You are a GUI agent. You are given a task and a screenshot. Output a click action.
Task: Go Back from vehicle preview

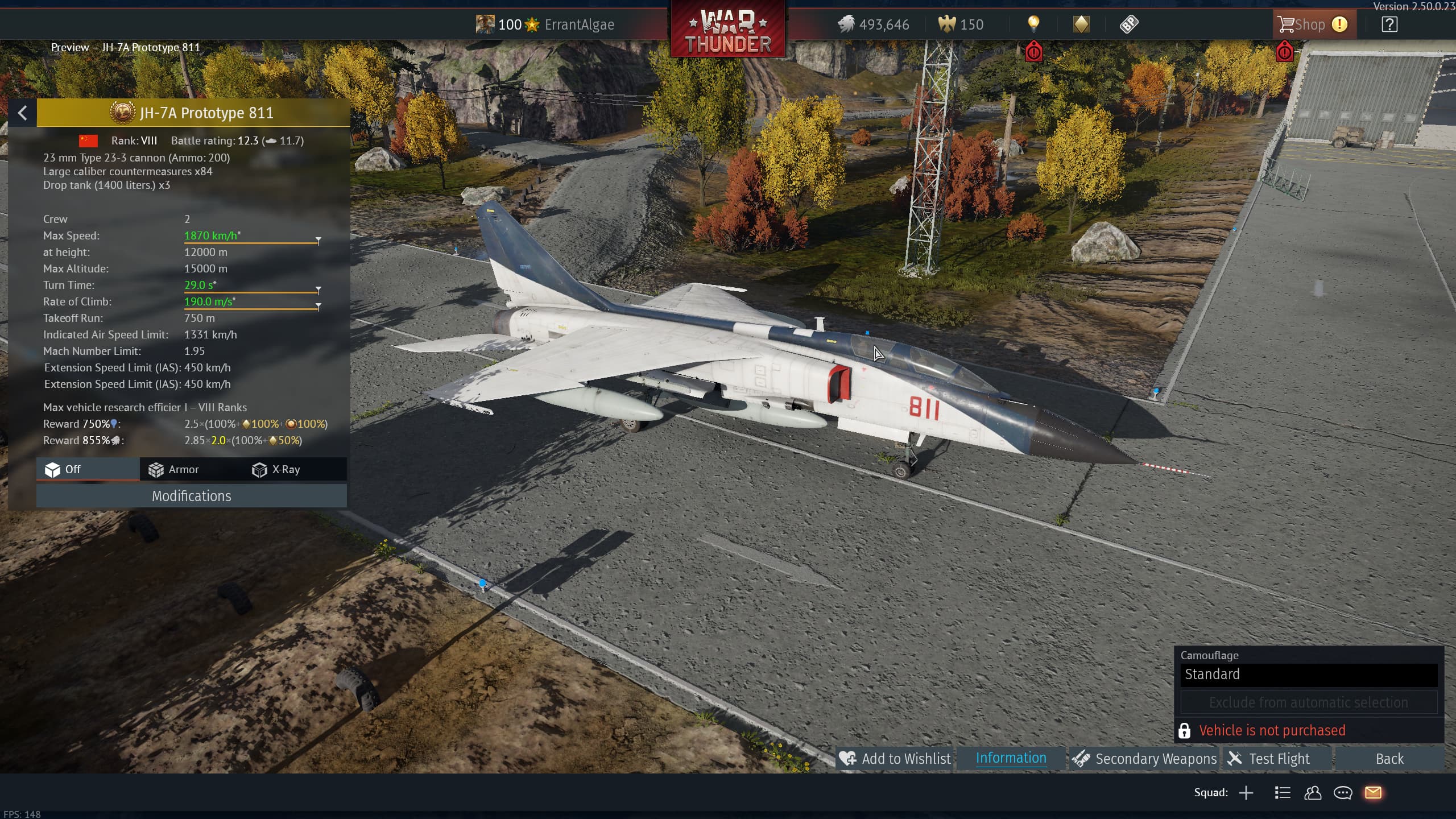(1389, 759)
